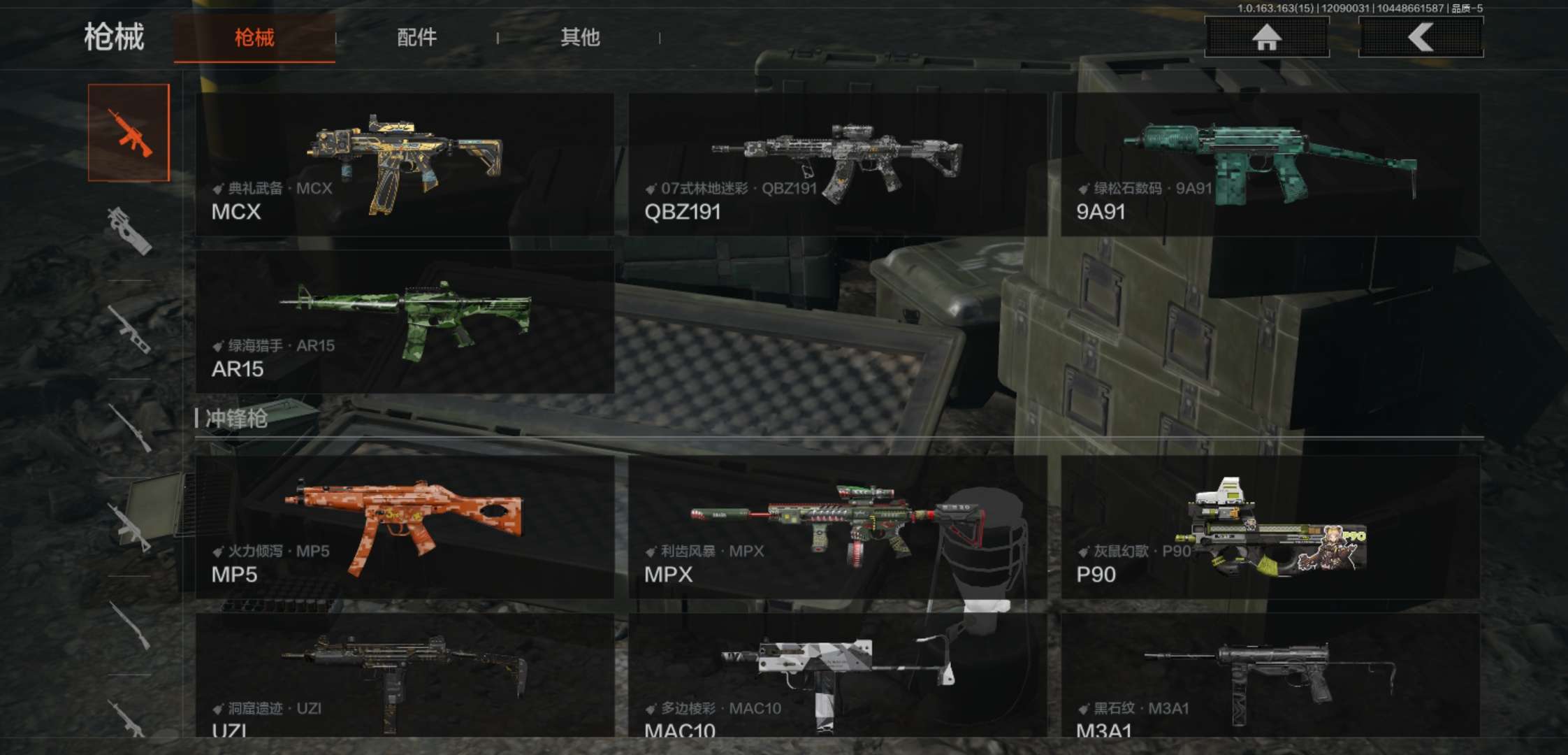The height and width of the screenshot is (755, 1568).
Task: Select the 枪械 (firearms) tab
Action: pyautogui.click(x=254, y=38)
